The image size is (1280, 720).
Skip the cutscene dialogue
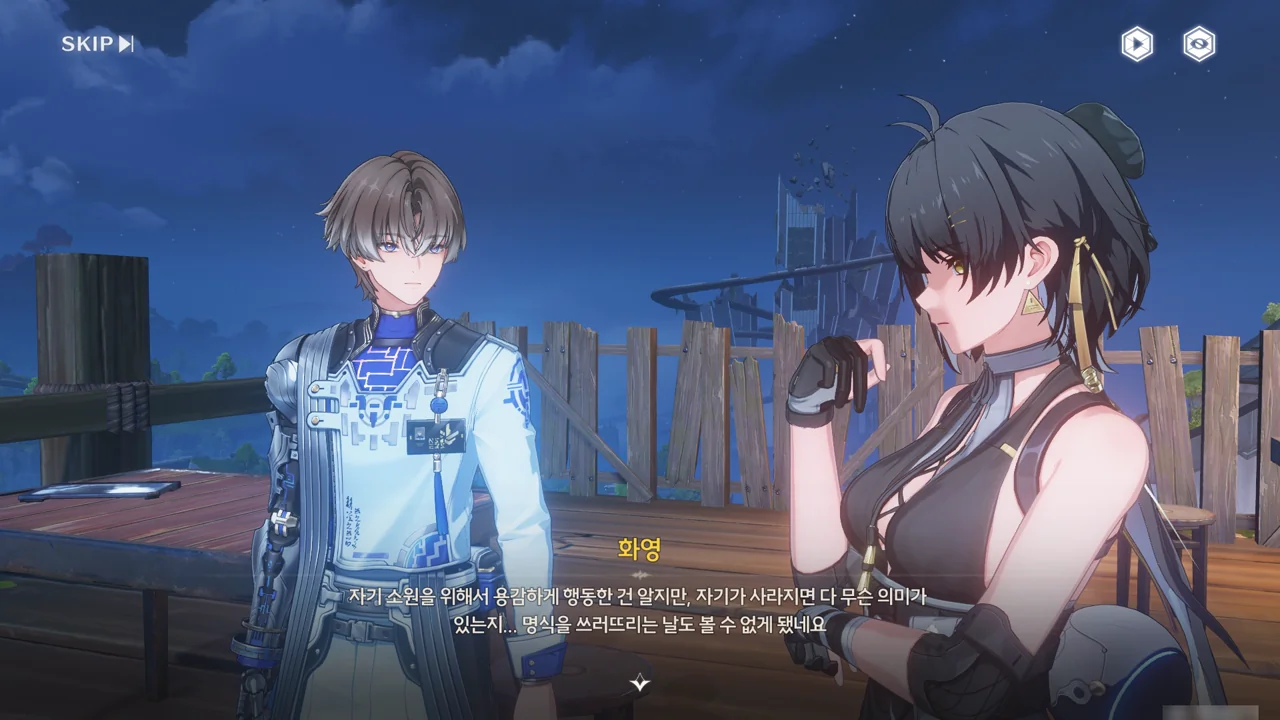tap(97, 44)
